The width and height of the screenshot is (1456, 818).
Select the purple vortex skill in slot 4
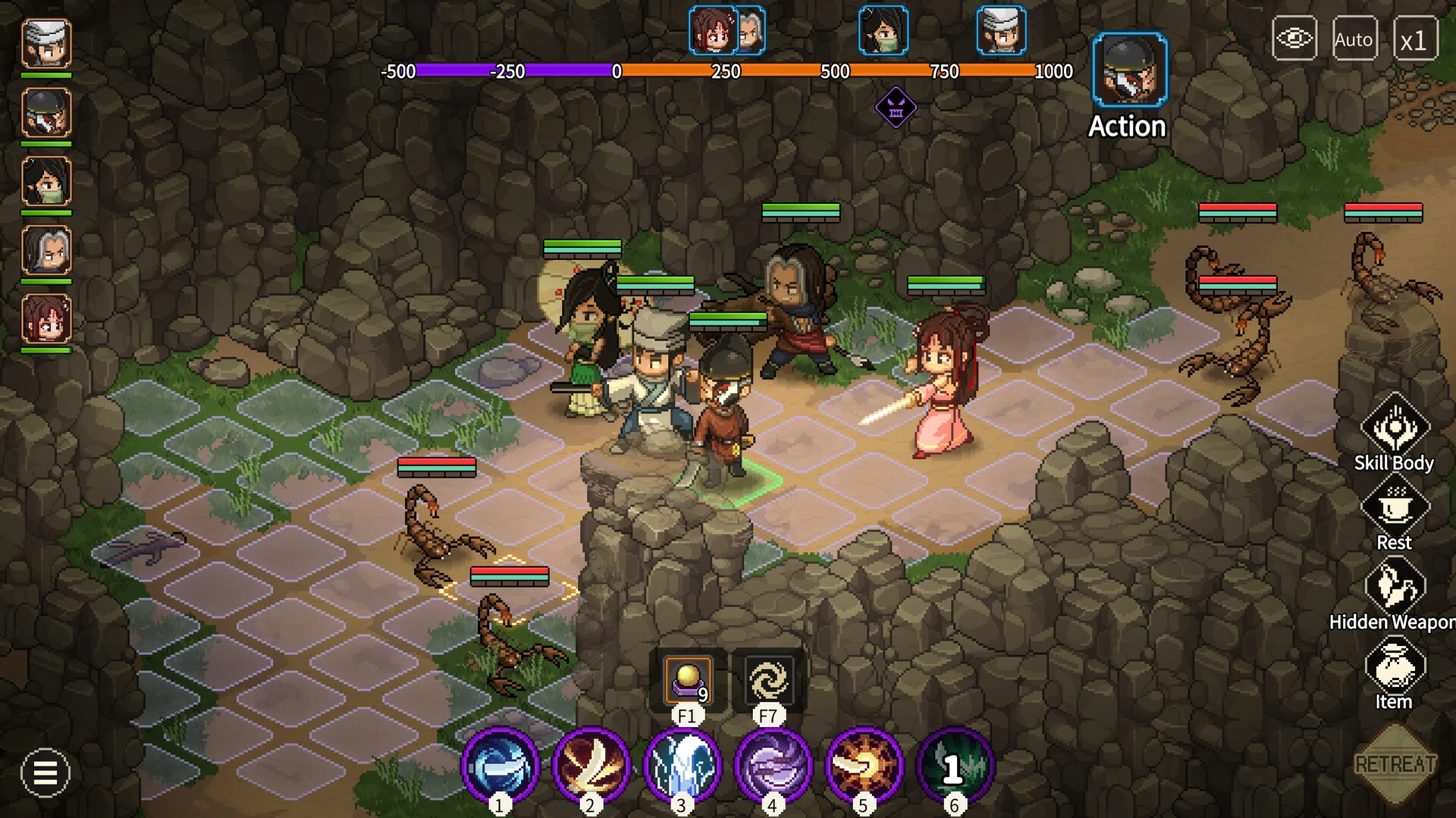[x=772, y=767]
